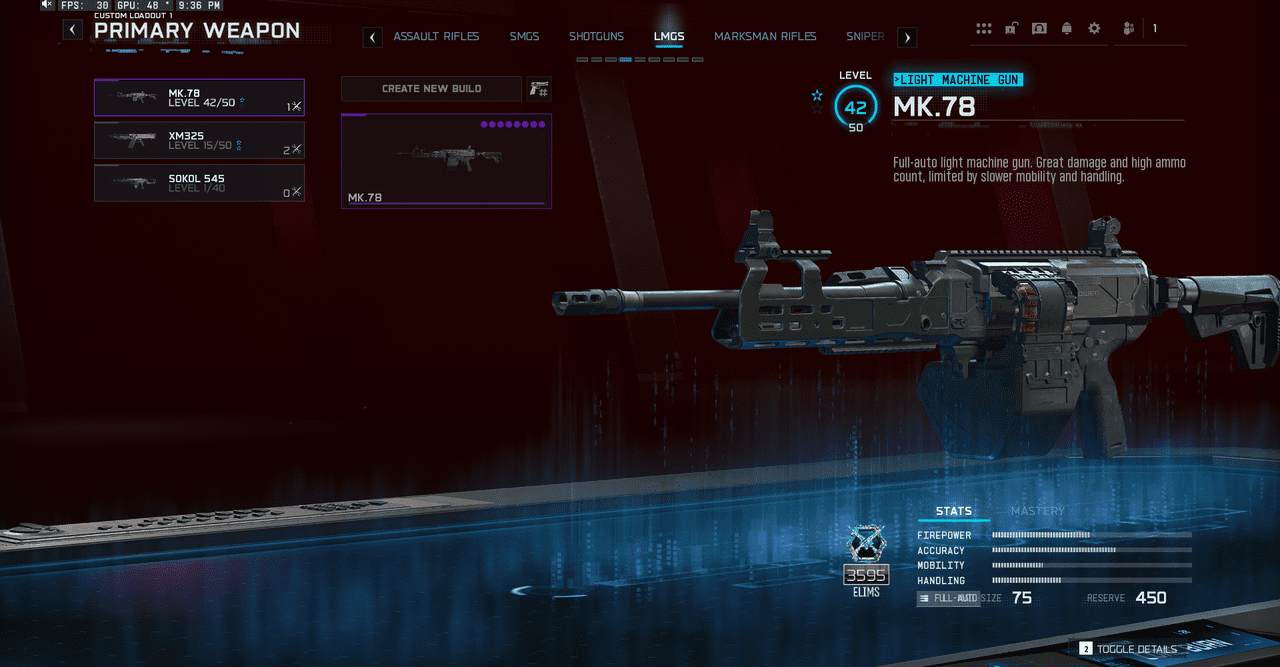Screen dimensions: 1280x667
Task: Switch to the Assault Rifles category
Action: pos(436,37)
